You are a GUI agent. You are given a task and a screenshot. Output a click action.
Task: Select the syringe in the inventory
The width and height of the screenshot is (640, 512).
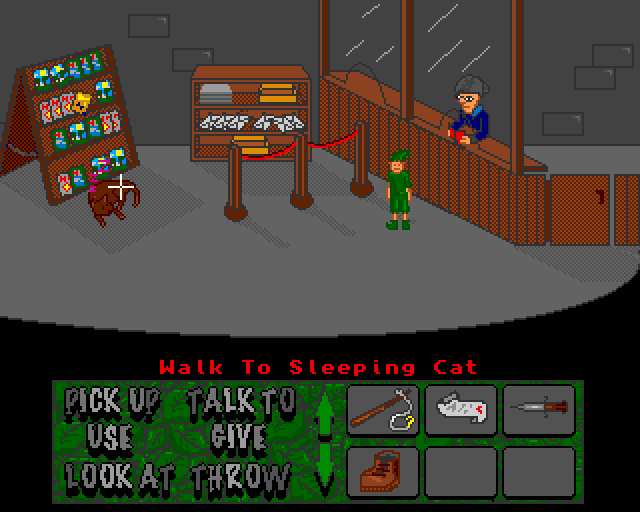(x=539, y=409)
